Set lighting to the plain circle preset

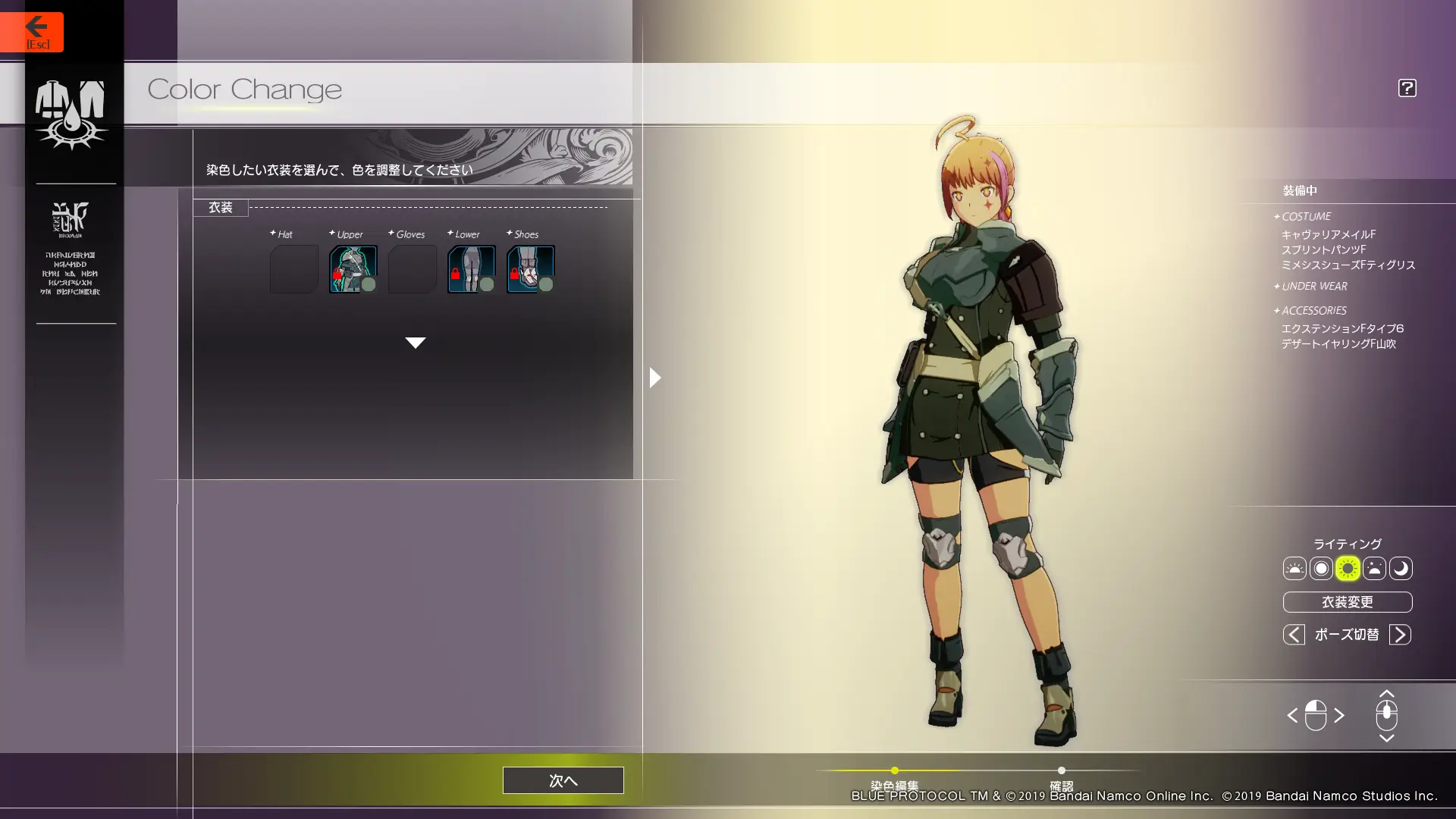(x=1321, y=569)
